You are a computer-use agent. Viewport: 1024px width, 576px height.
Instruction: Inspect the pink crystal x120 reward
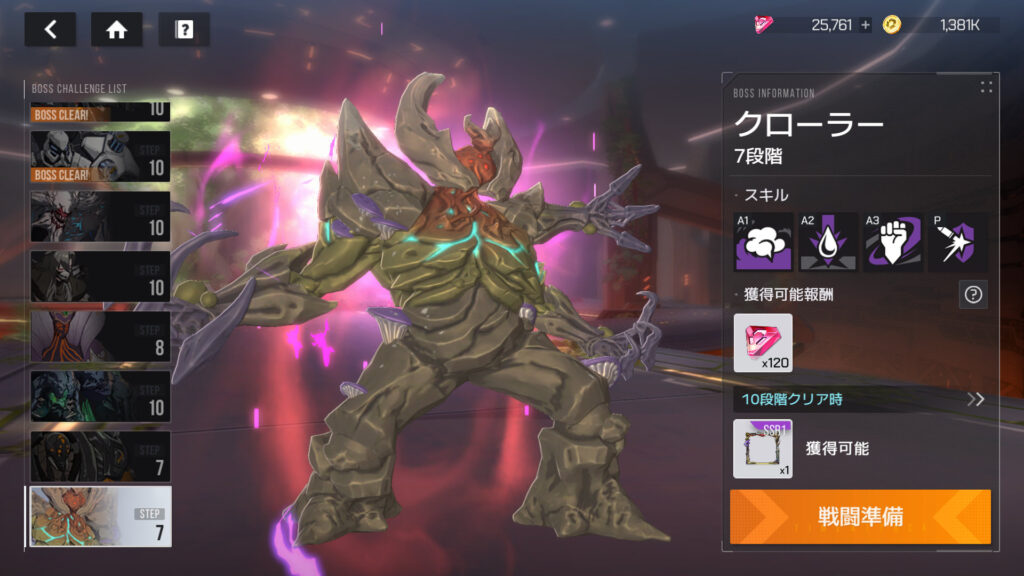click(x=763, y=343)
